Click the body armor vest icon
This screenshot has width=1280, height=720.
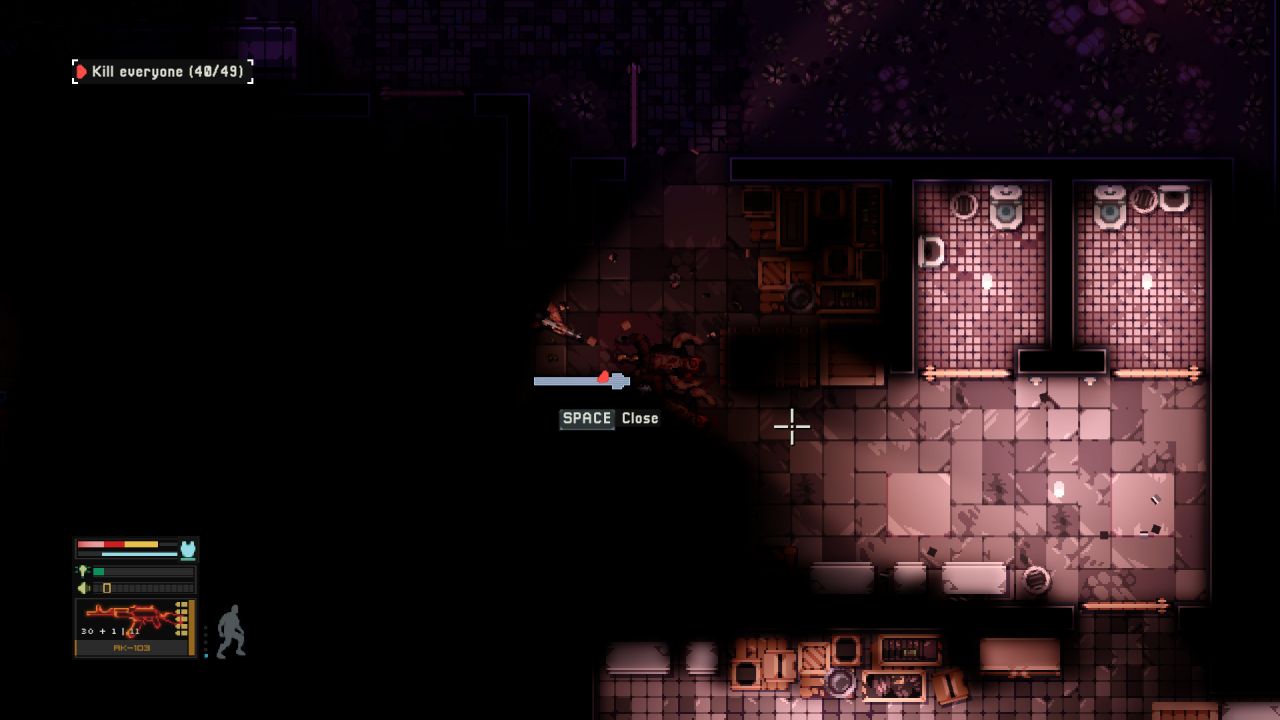(187, 549)
